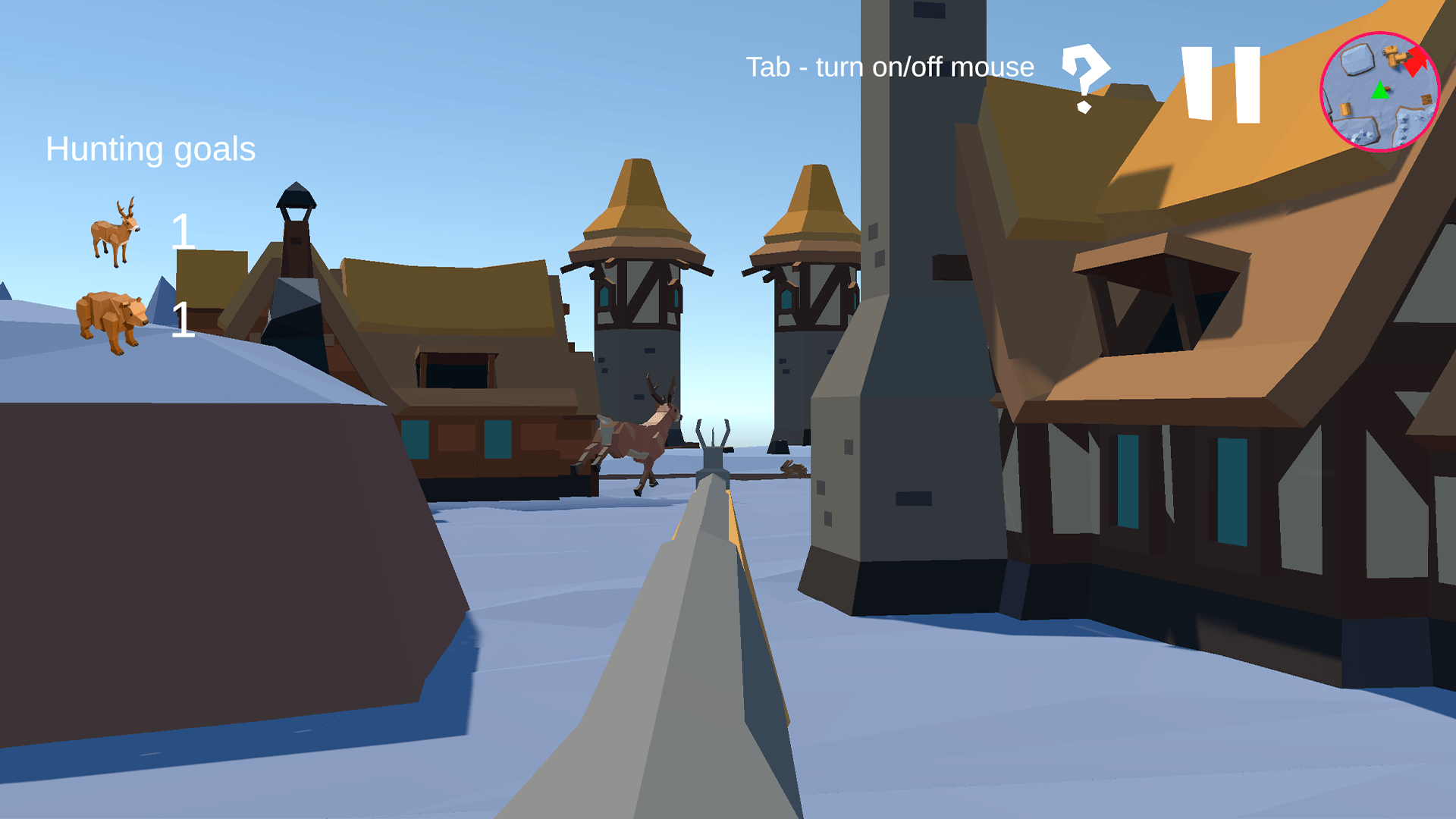Collapse the Hunting goals list

point(150,149)
